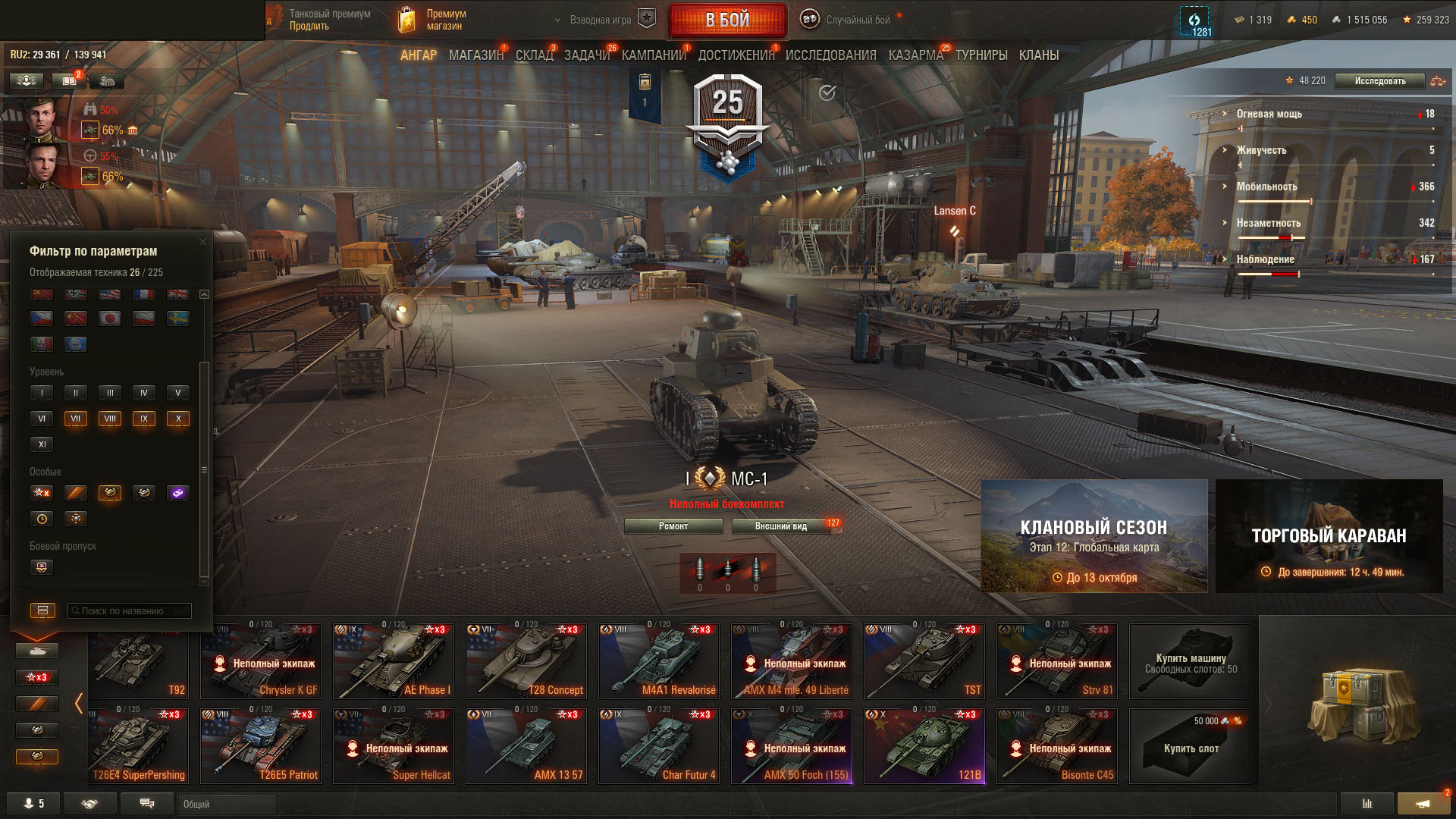The width and height of the screenshot is (1456, 819).
Task: Open the КАЗАРМА tab
Action: pyautogui.click(x=915, y=55)
